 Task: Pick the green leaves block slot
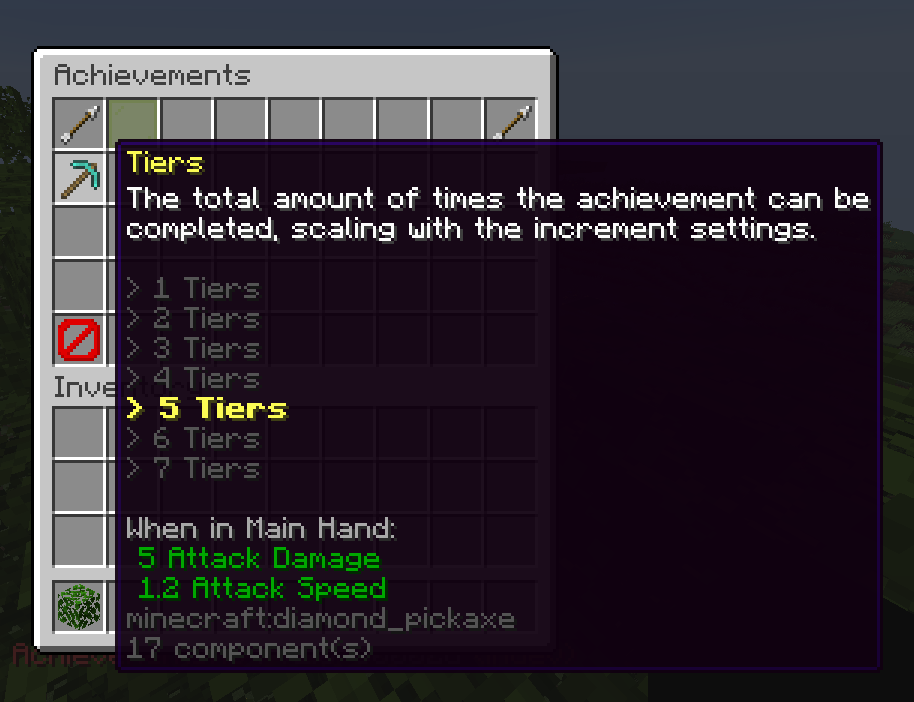80,606
